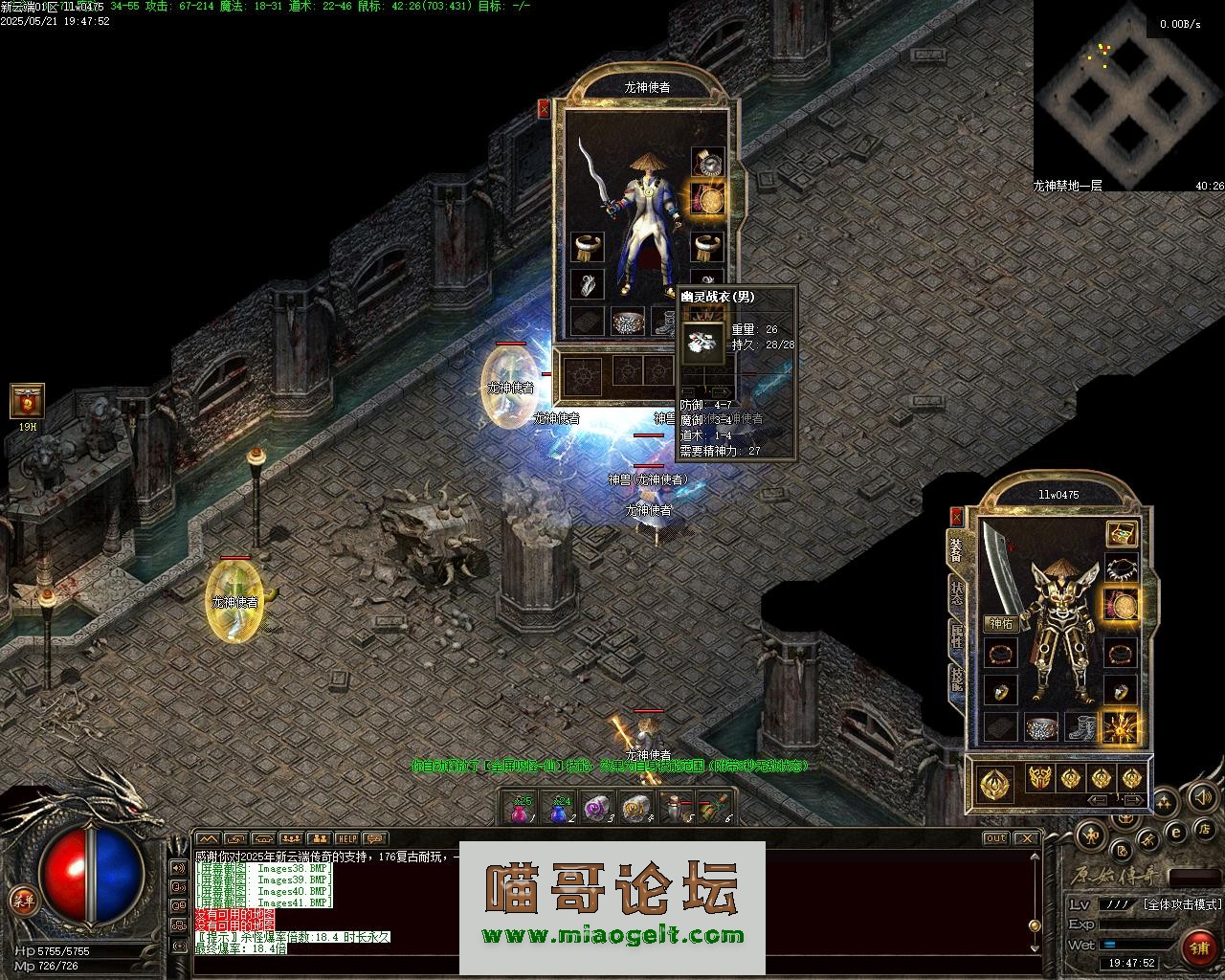The width and height of the screenshot is (1225, 980).
Task: Open the treasure chest icon in character panel
Action: (x=1121, y=534)
